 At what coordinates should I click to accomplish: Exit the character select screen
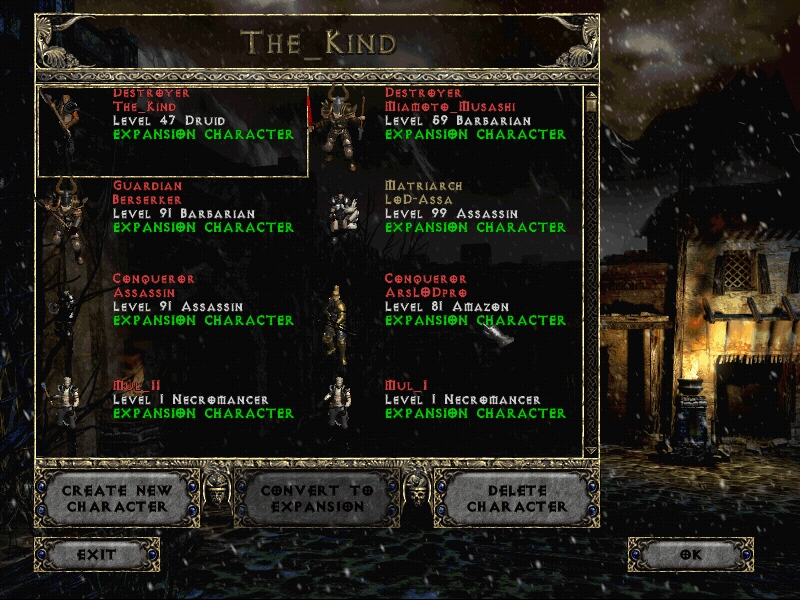coord(97,554)
